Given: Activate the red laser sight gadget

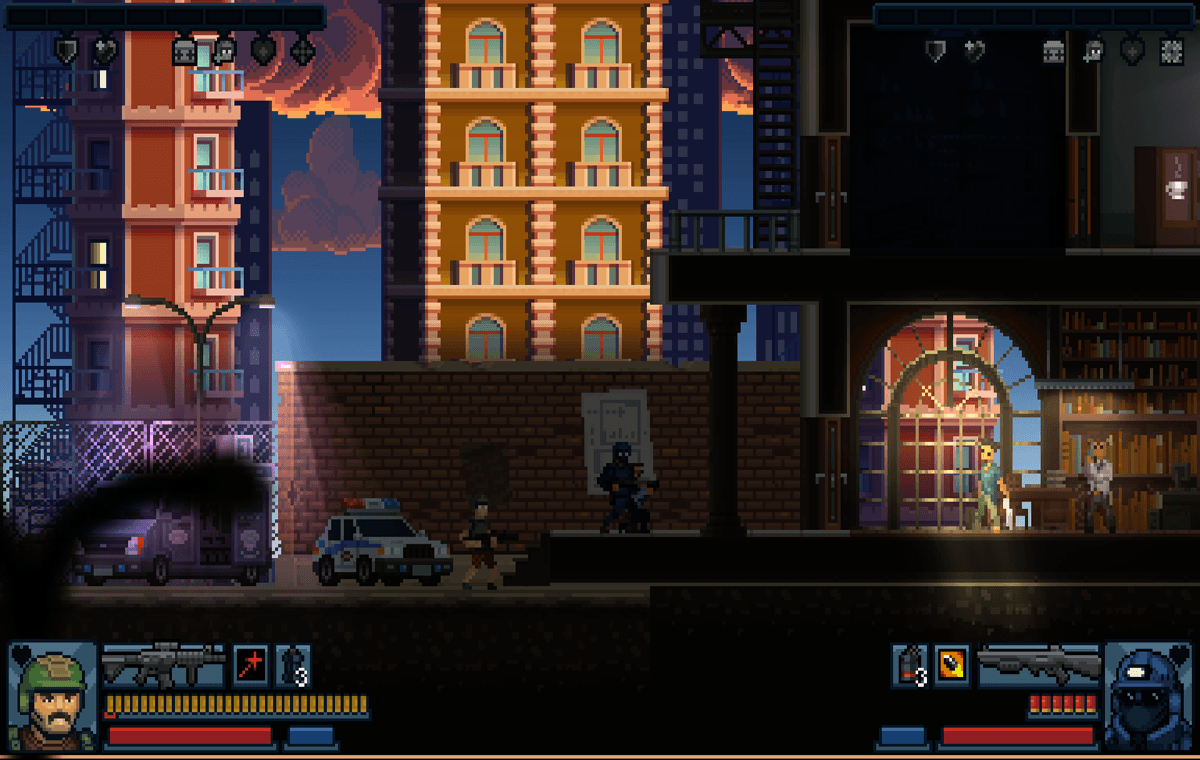Looking at the screenshot, I should [x=250, y=665].
